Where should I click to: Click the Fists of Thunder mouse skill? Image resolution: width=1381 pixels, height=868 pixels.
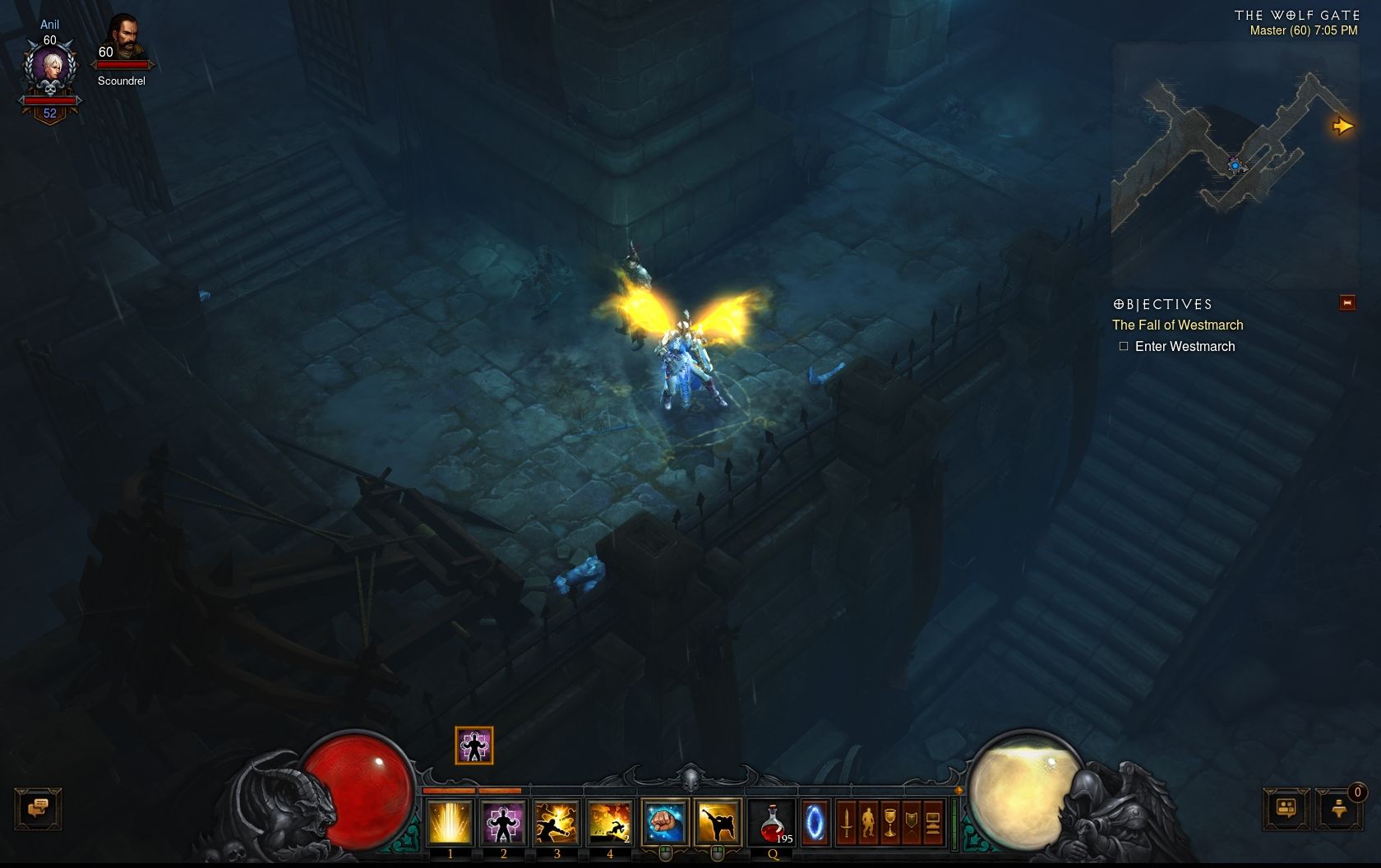664,822
